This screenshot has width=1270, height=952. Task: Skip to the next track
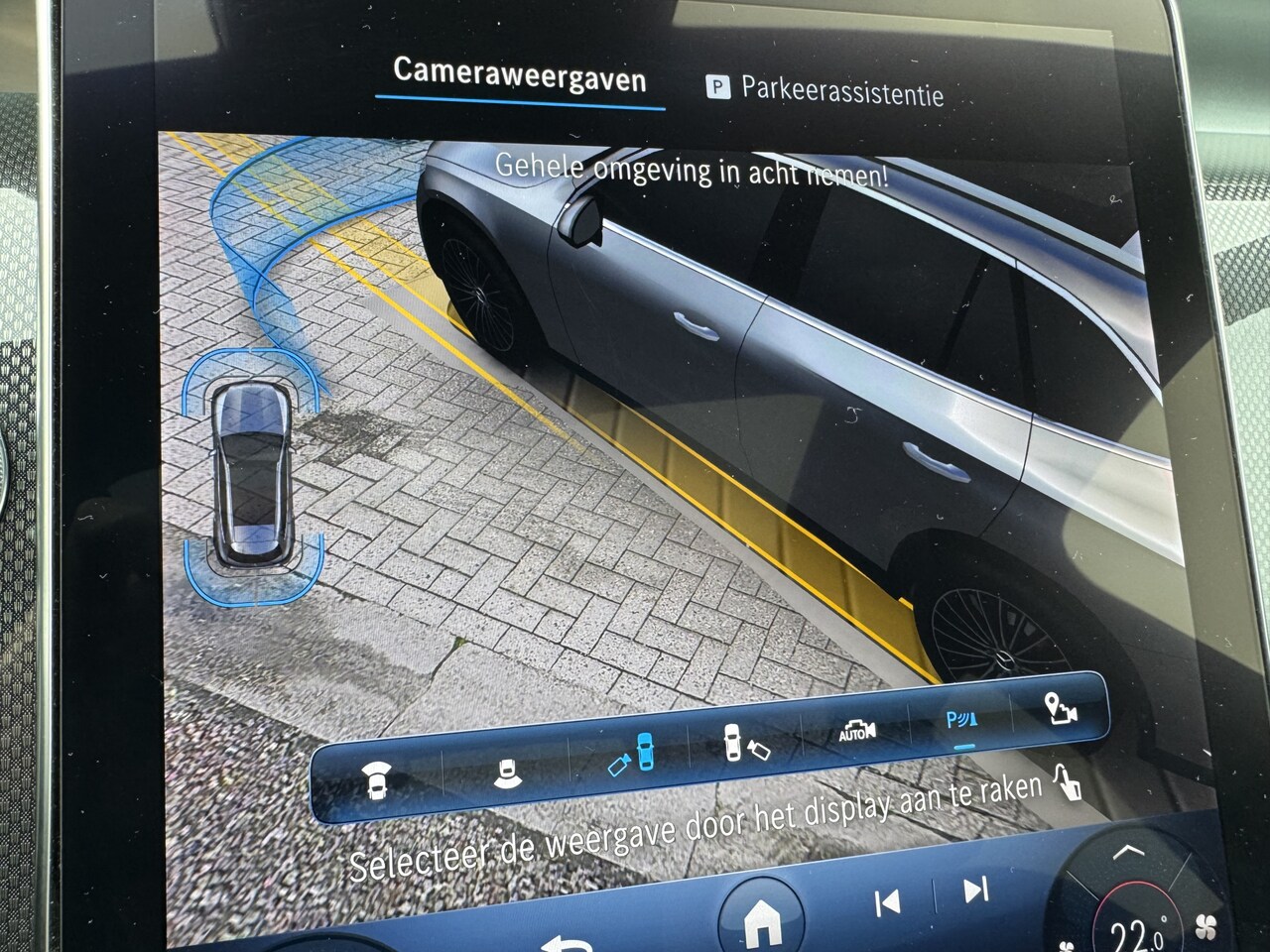[x=975, y=890]
